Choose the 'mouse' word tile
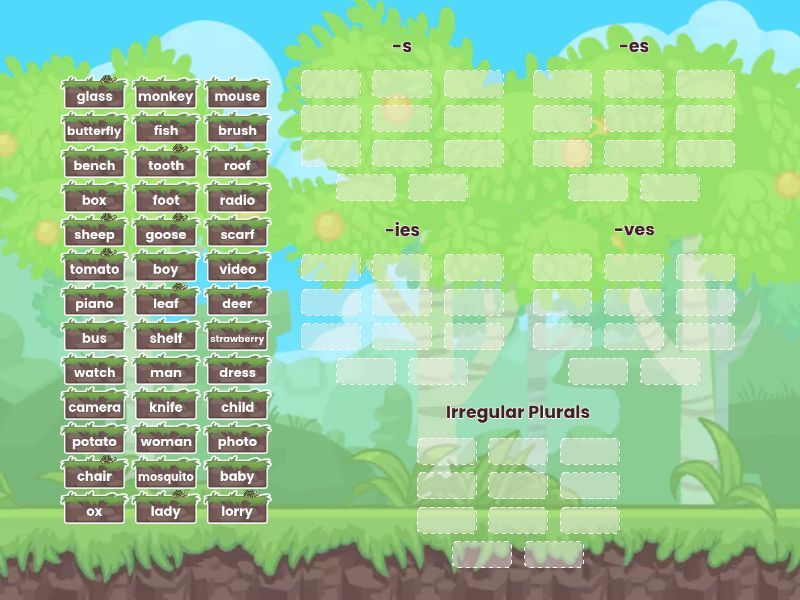 [237, 96]
